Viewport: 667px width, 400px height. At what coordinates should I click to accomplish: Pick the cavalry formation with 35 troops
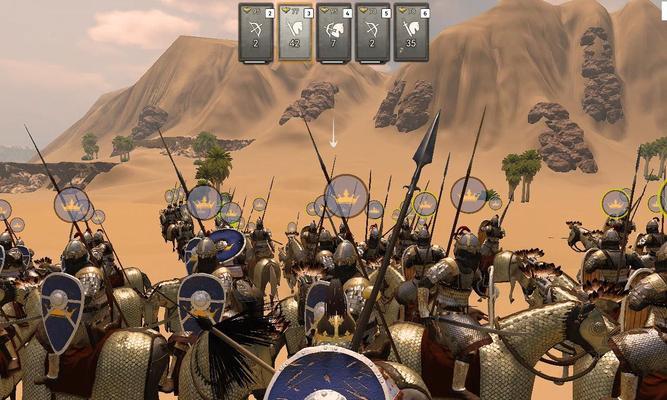412,31
